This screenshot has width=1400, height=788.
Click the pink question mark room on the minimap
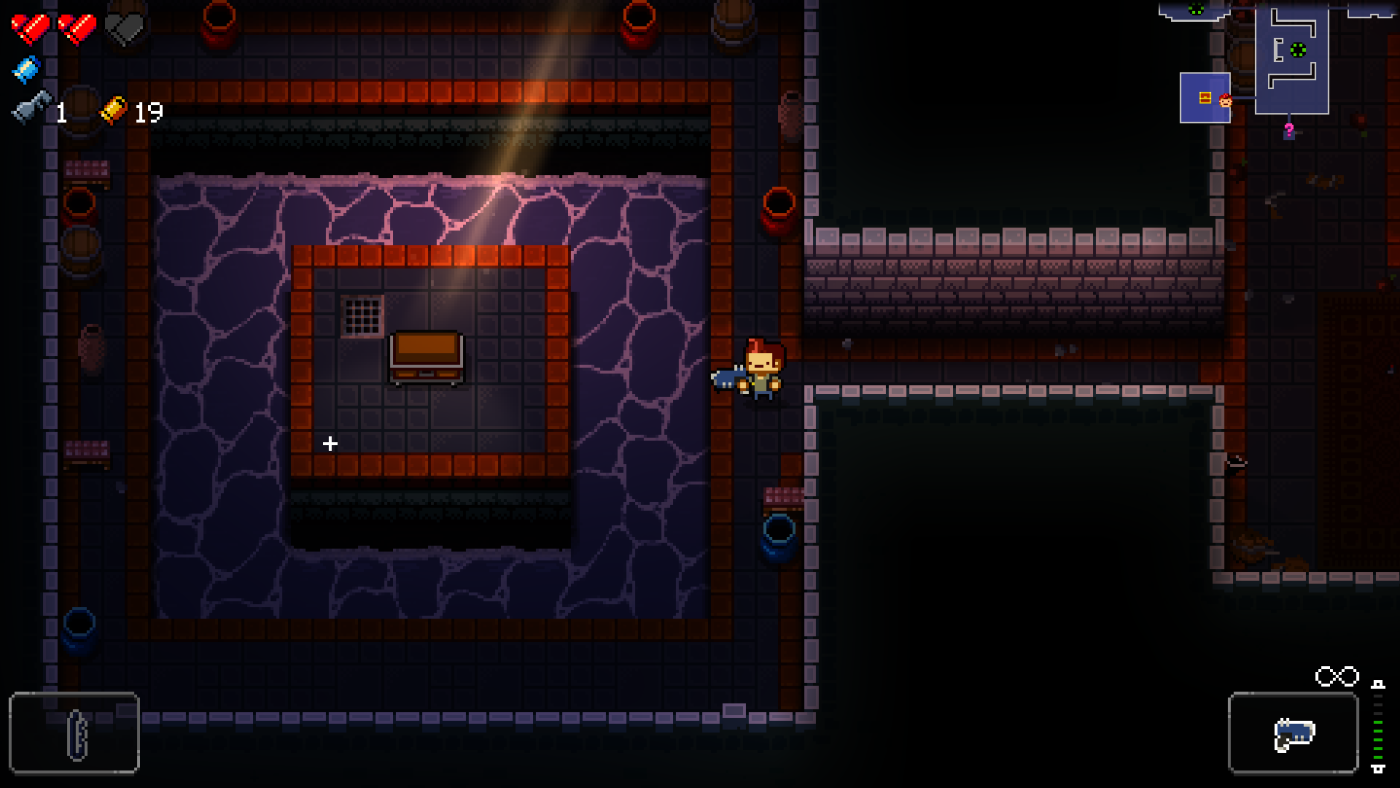(1289, 129)
